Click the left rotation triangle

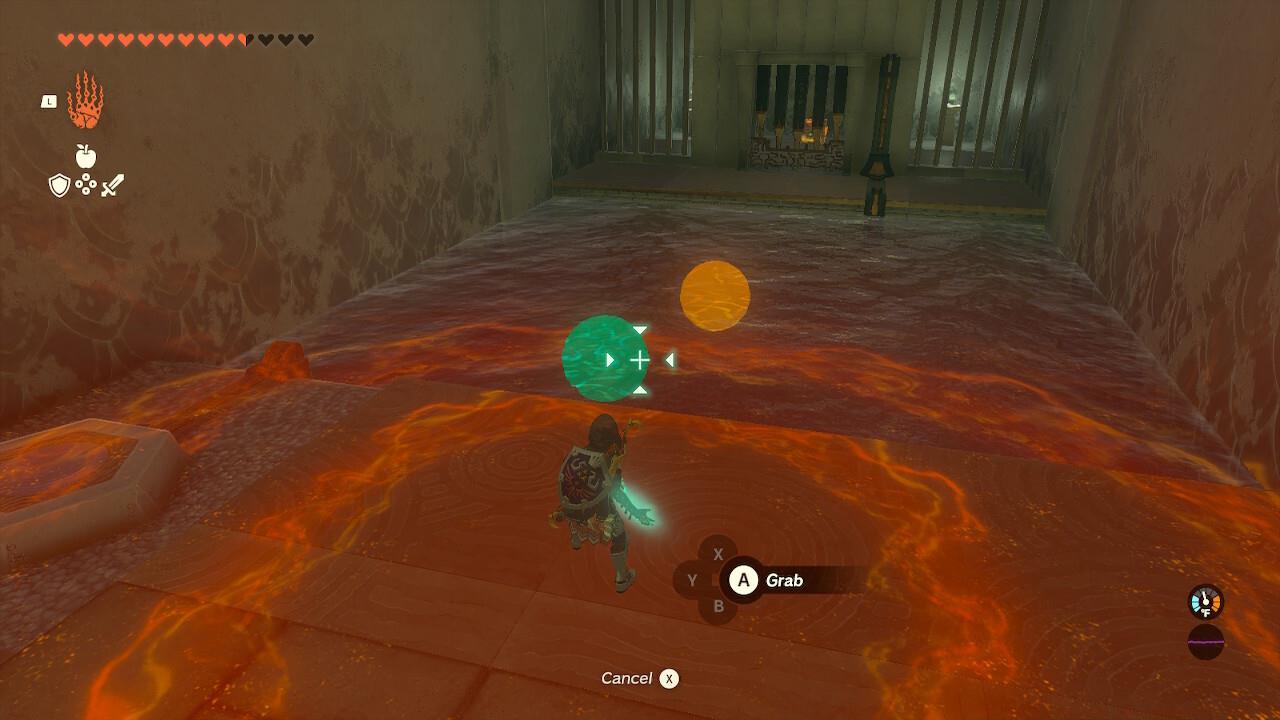(670, 359)
